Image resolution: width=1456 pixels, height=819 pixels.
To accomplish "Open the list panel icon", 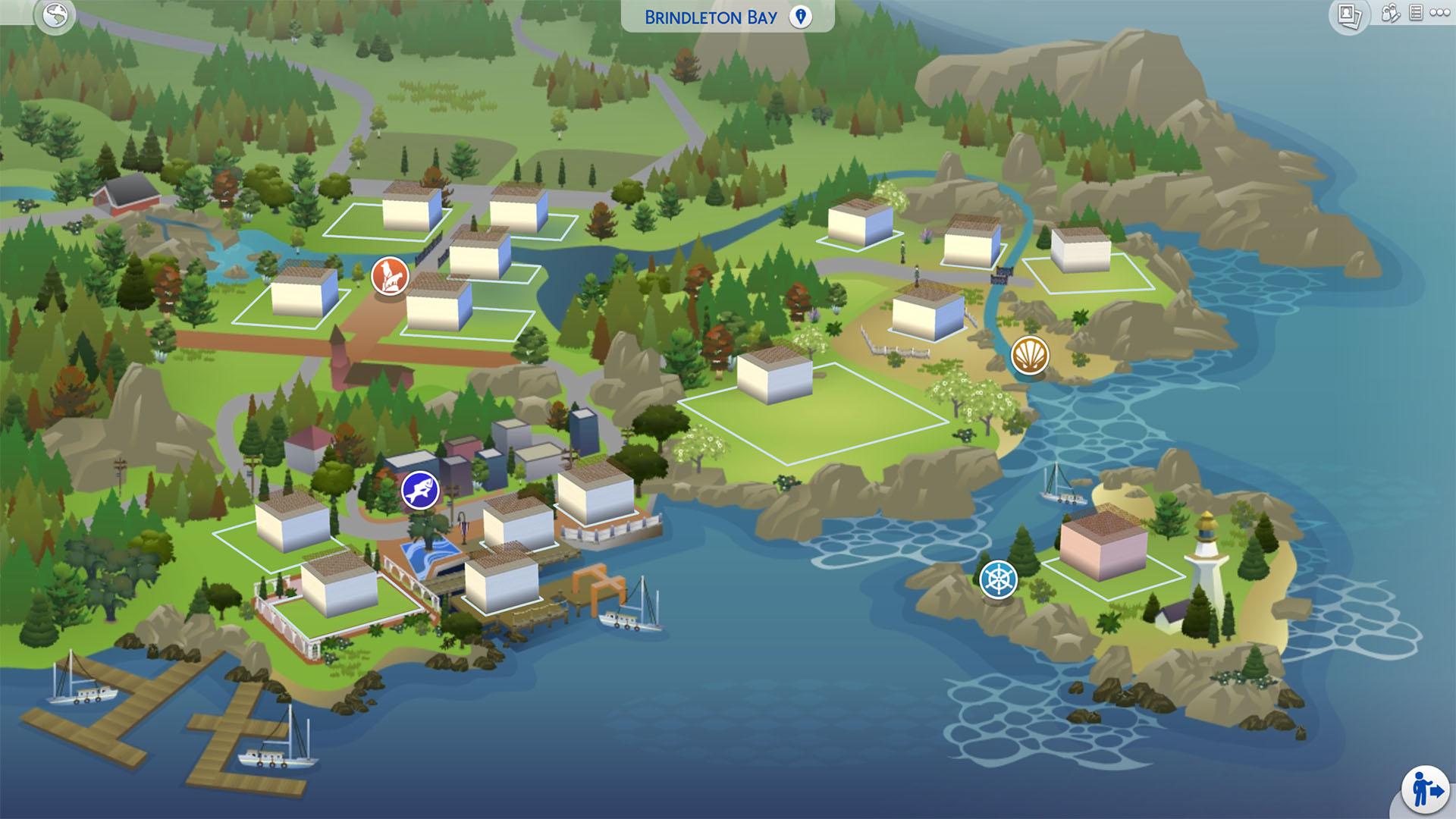I will point(1415,13).
